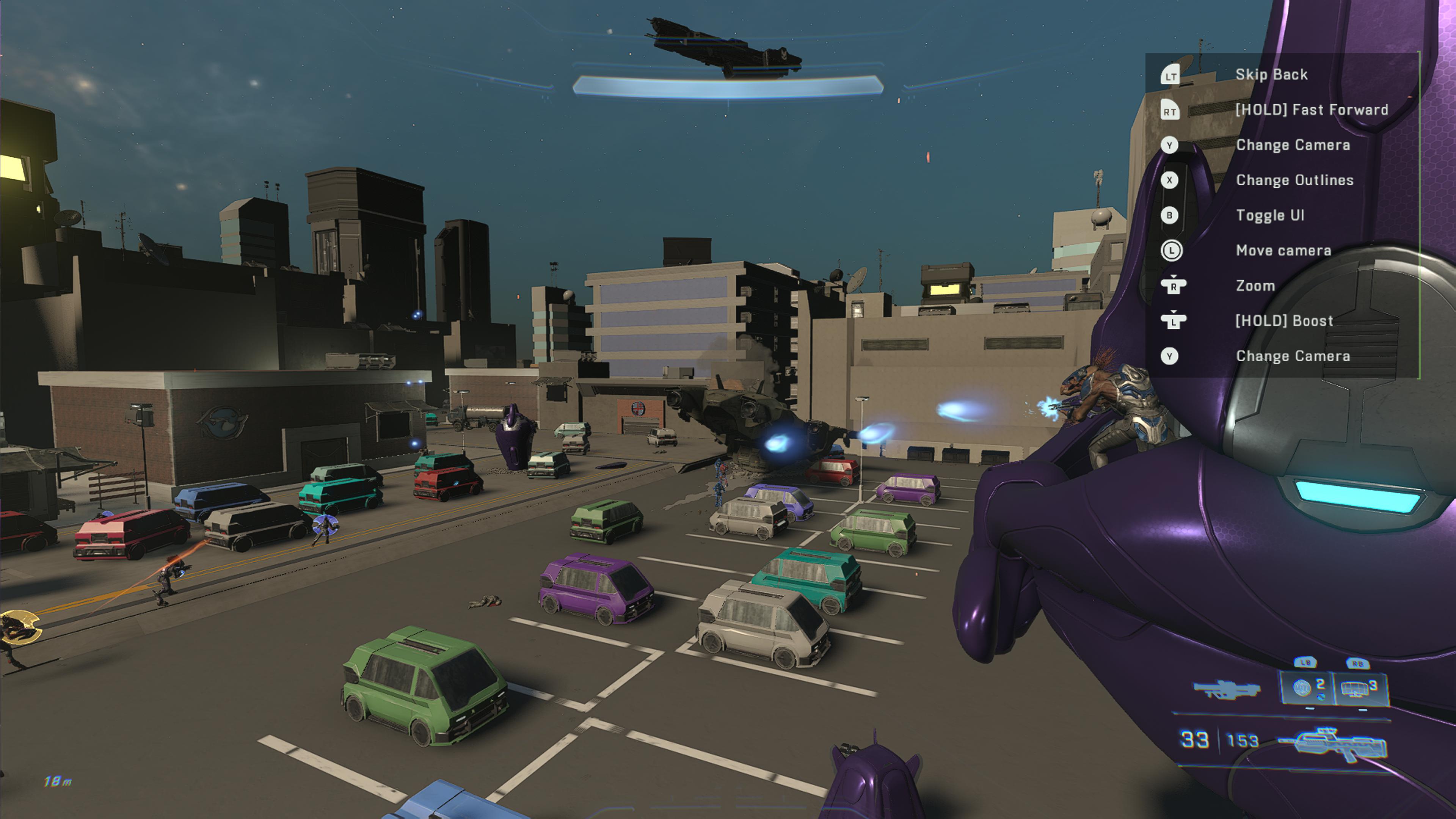Choose the Move camera entry
The height and width of the screenshot is (819, 1456).
(x=1283, y=250)
